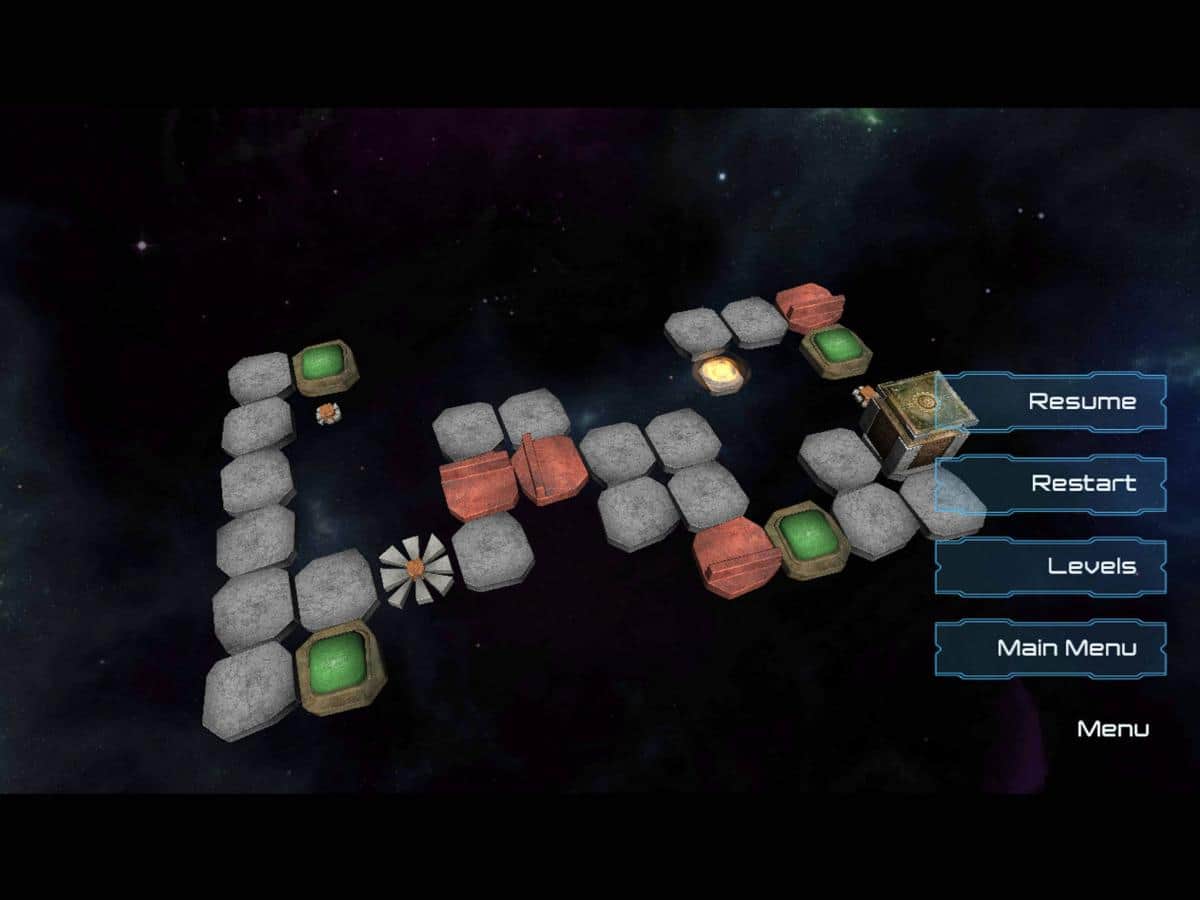Image resolution: width=1200 pixels, height=900 pixels.
Task: Restart the current level
Action: 1052,484
